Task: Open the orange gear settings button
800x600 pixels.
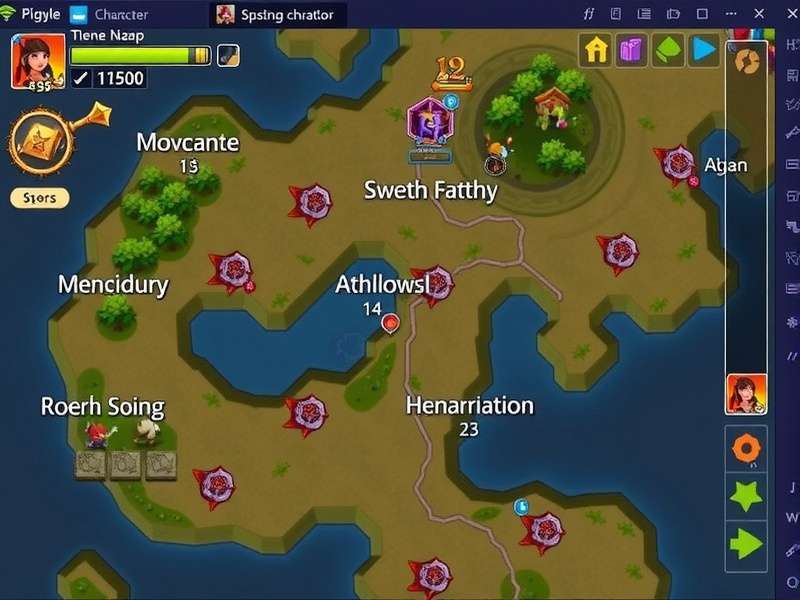Action: pos(746,449)
